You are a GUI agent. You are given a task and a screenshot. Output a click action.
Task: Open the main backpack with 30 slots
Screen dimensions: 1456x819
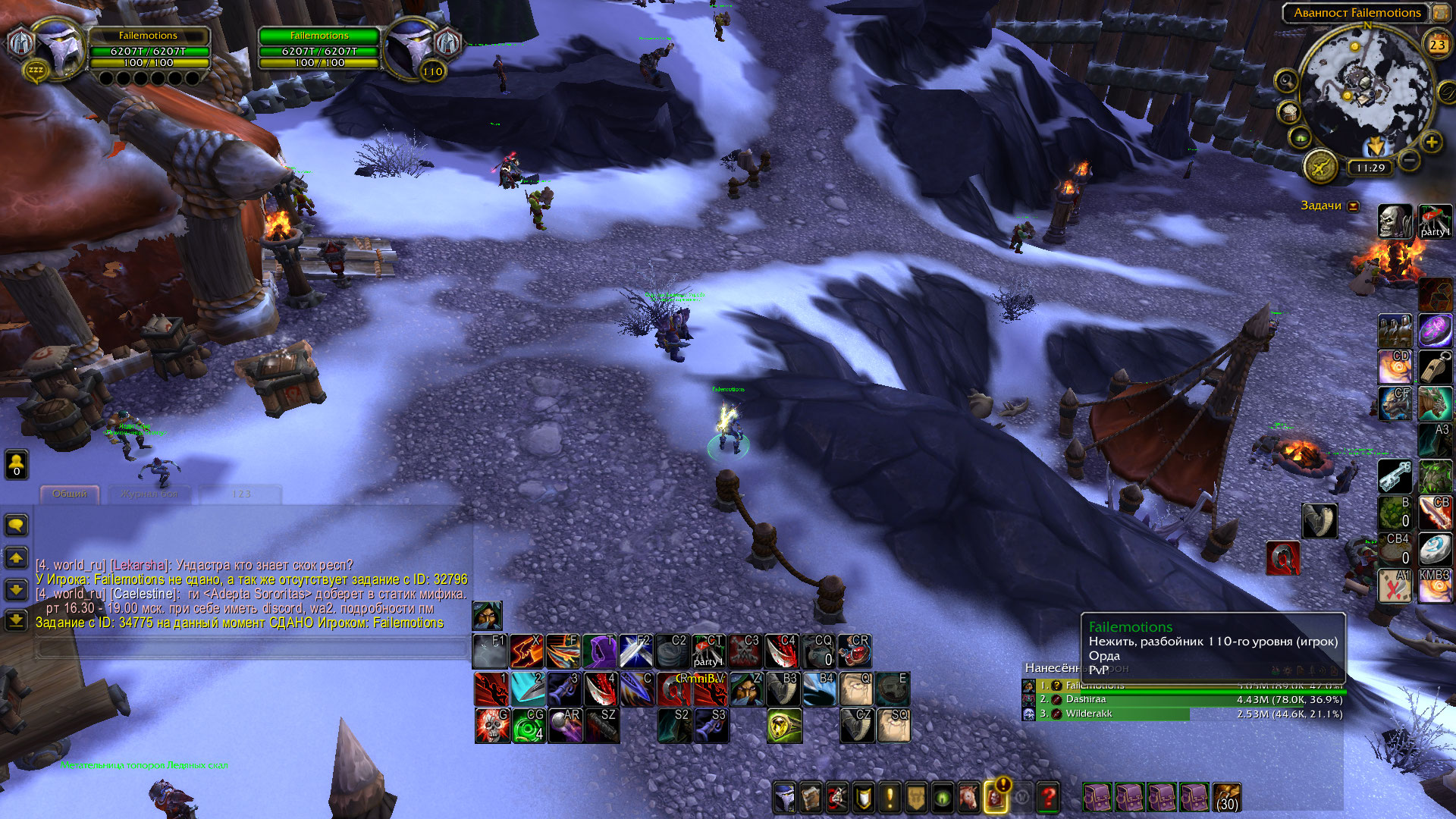coord(1226,798)
